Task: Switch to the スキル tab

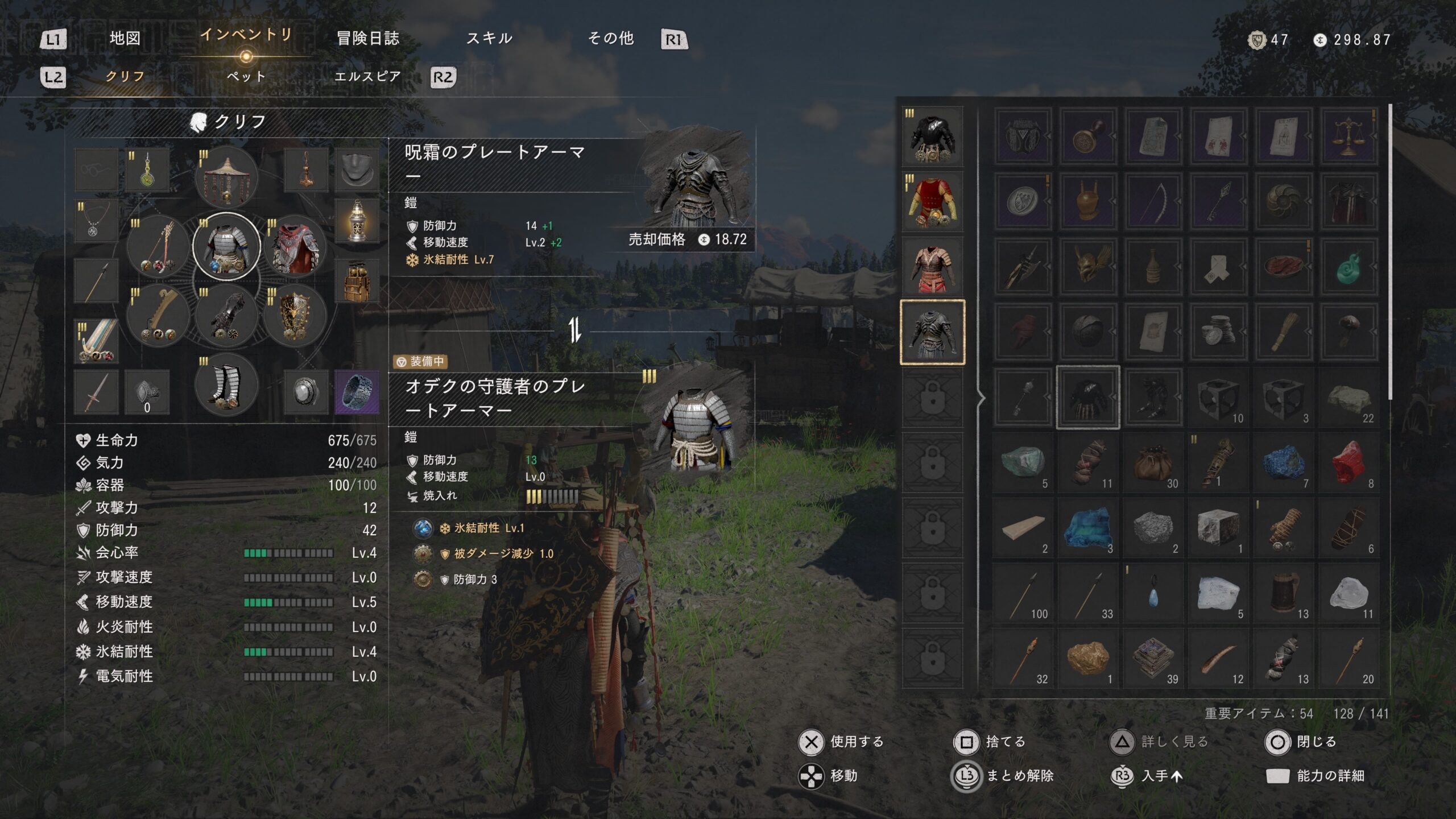Action: click(x=489, y=39)
